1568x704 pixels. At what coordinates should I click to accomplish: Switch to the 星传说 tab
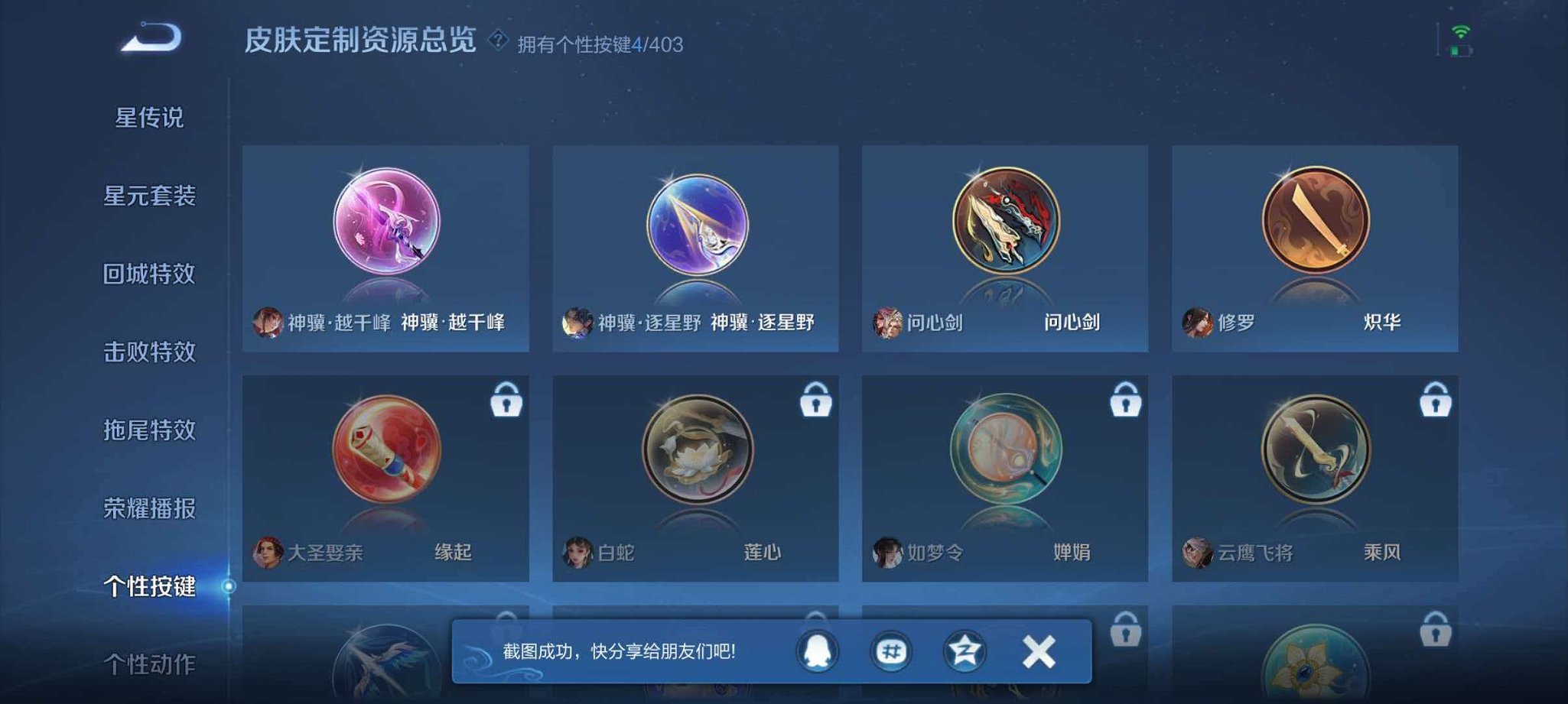pos(148,116)
